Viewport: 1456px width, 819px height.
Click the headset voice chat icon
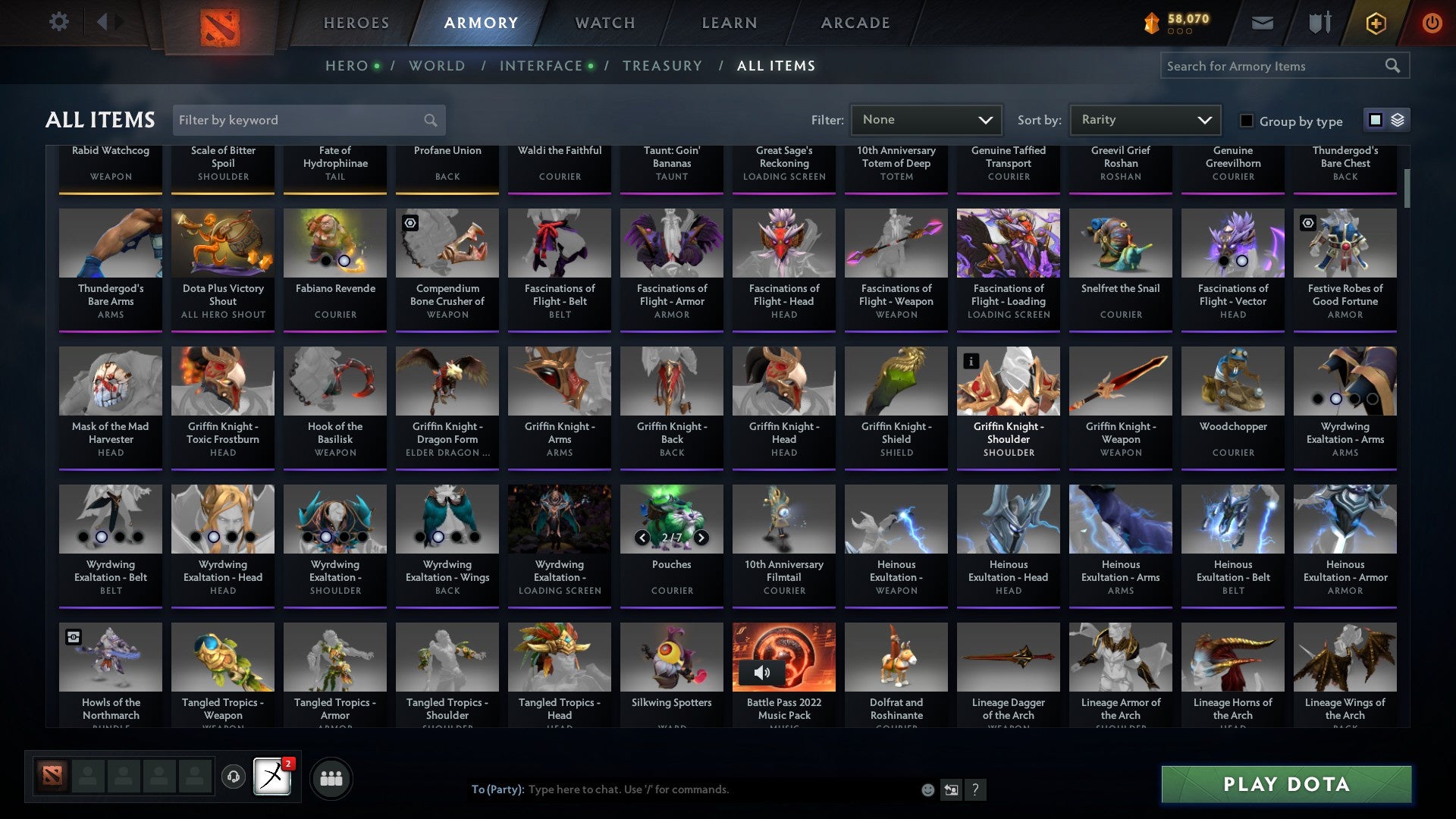(x=234, y=777)
